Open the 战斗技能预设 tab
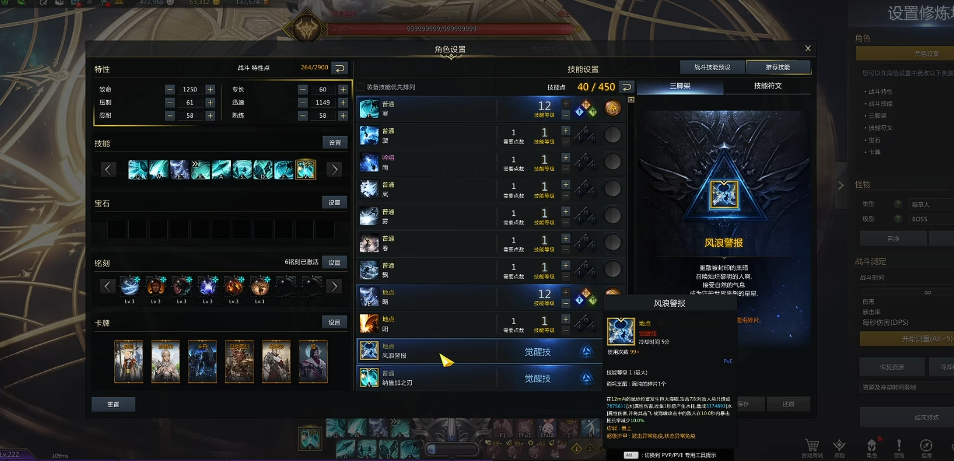 coord(719,67)
